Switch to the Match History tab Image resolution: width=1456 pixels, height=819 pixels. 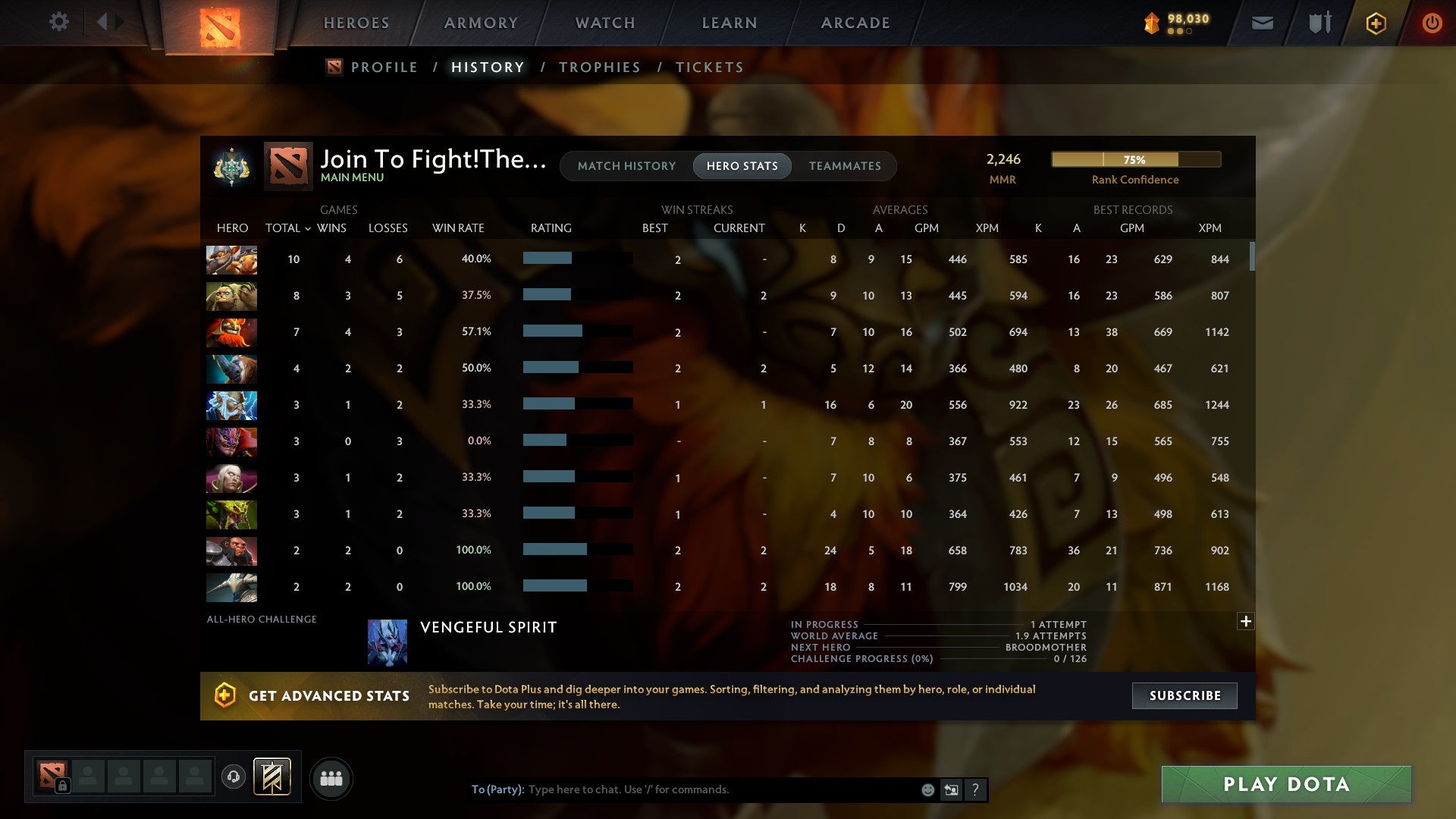click(626, 165)
